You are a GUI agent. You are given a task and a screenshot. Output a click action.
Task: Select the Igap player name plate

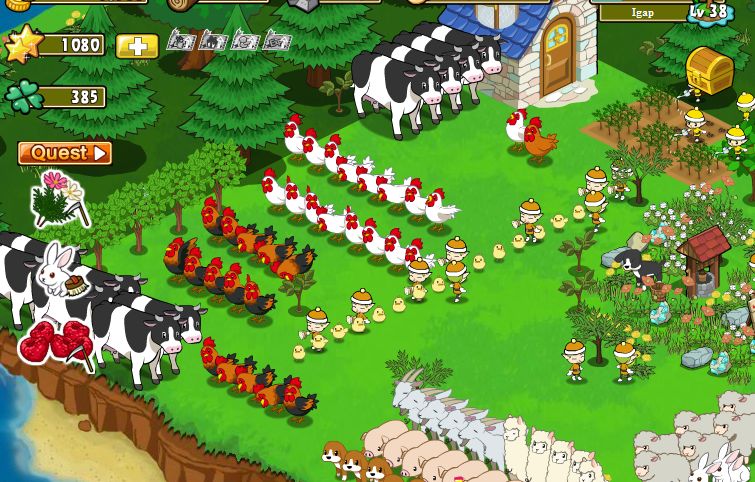(x=644, y=13)
